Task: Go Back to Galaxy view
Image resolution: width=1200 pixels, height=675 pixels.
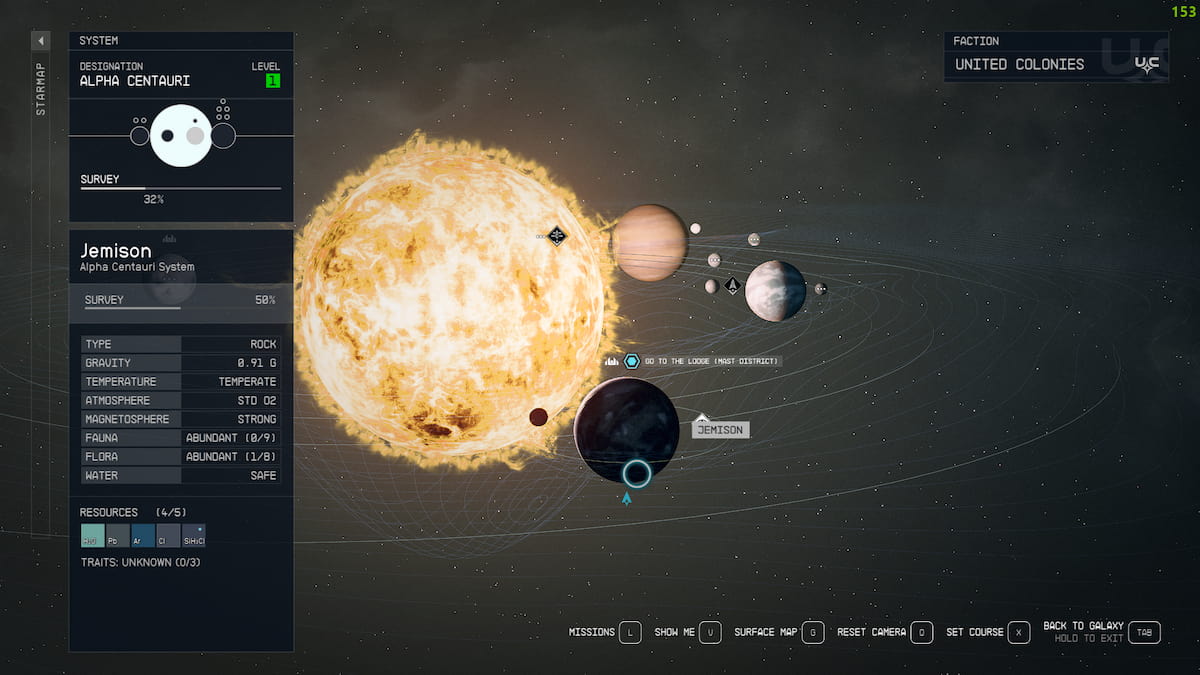Action: [x=1146, y=632]
